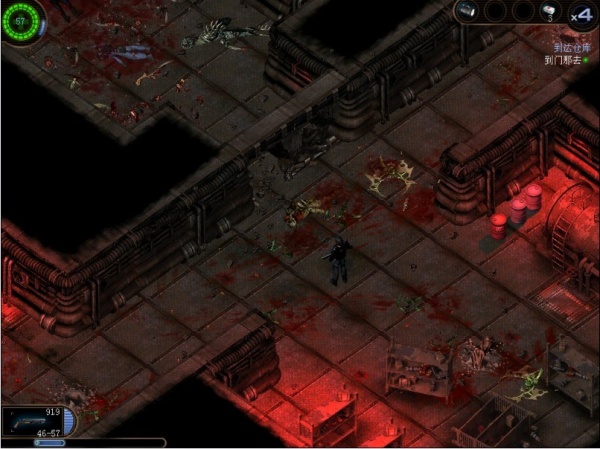Use the medkit item slot

(549, 12)
